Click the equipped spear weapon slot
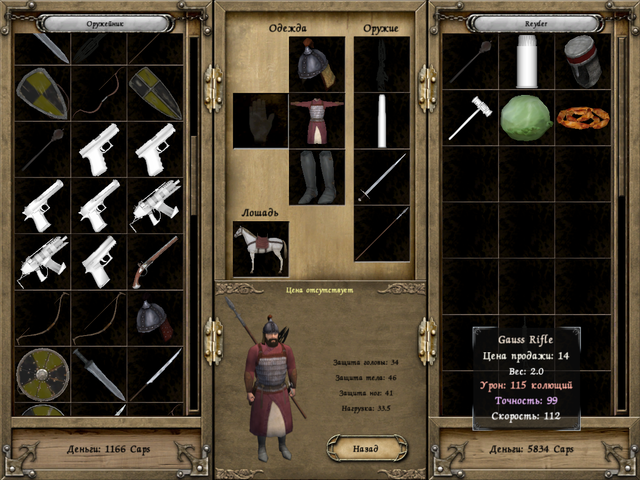This screenshot has height=480, width=640. pos(382,233)
